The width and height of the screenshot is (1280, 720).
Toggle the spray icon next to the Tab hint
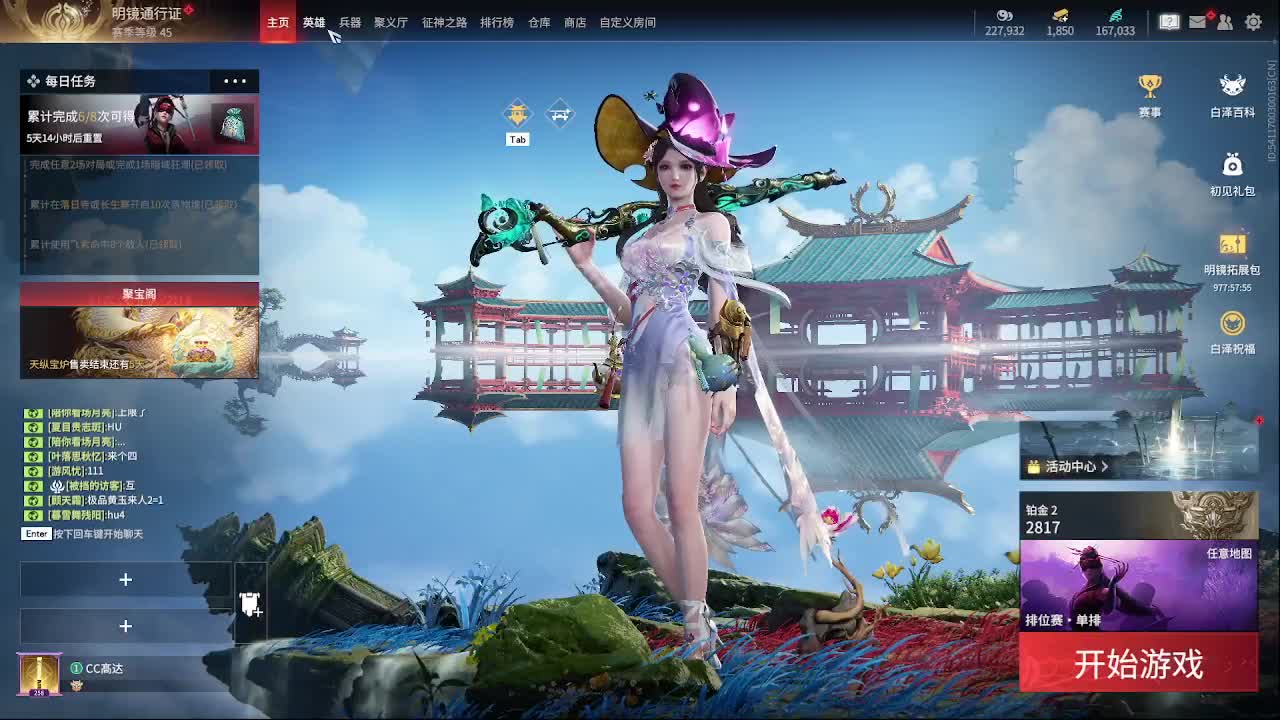pos(560,113)
